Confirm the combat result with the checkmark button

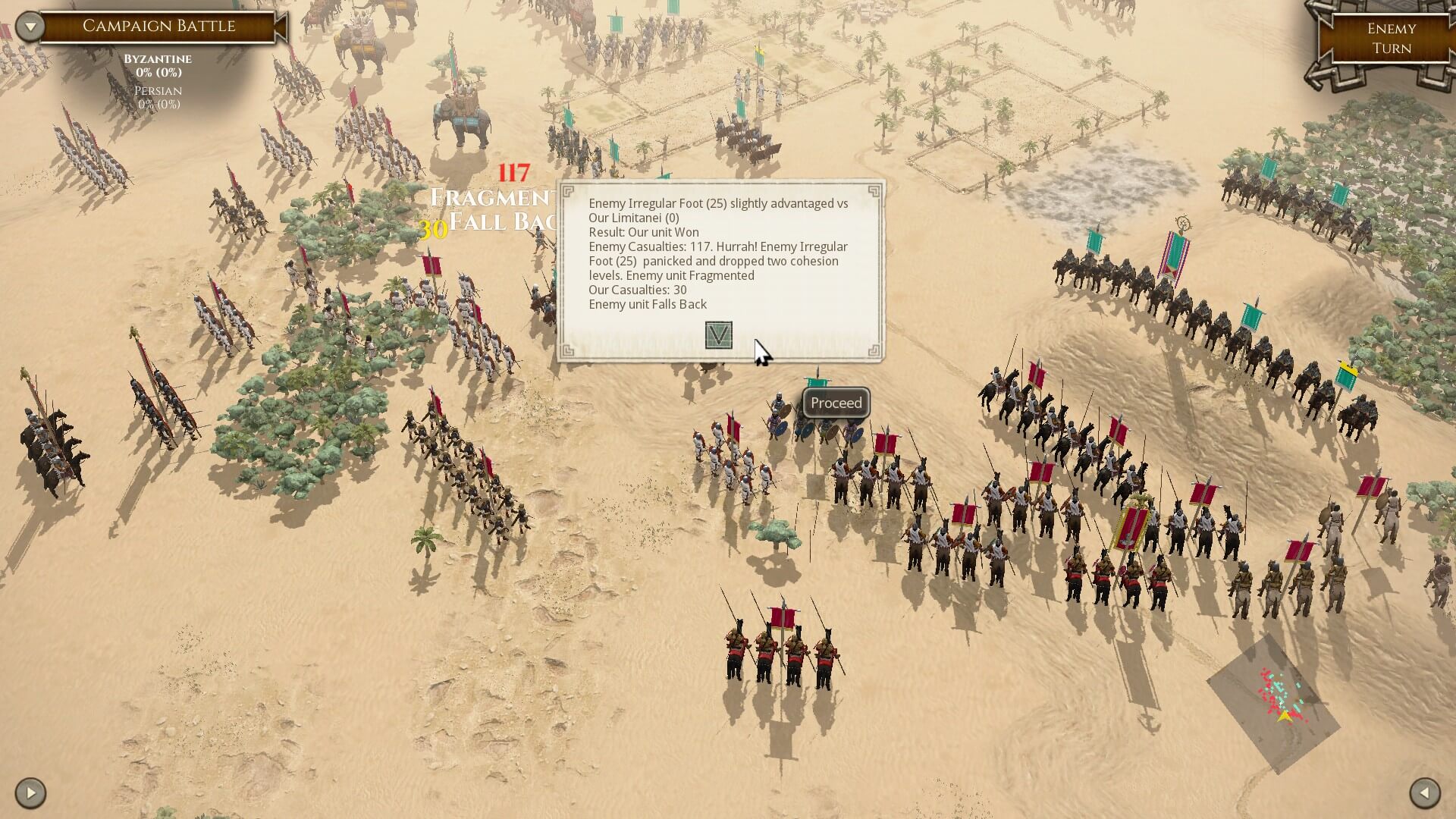(718, 334)
